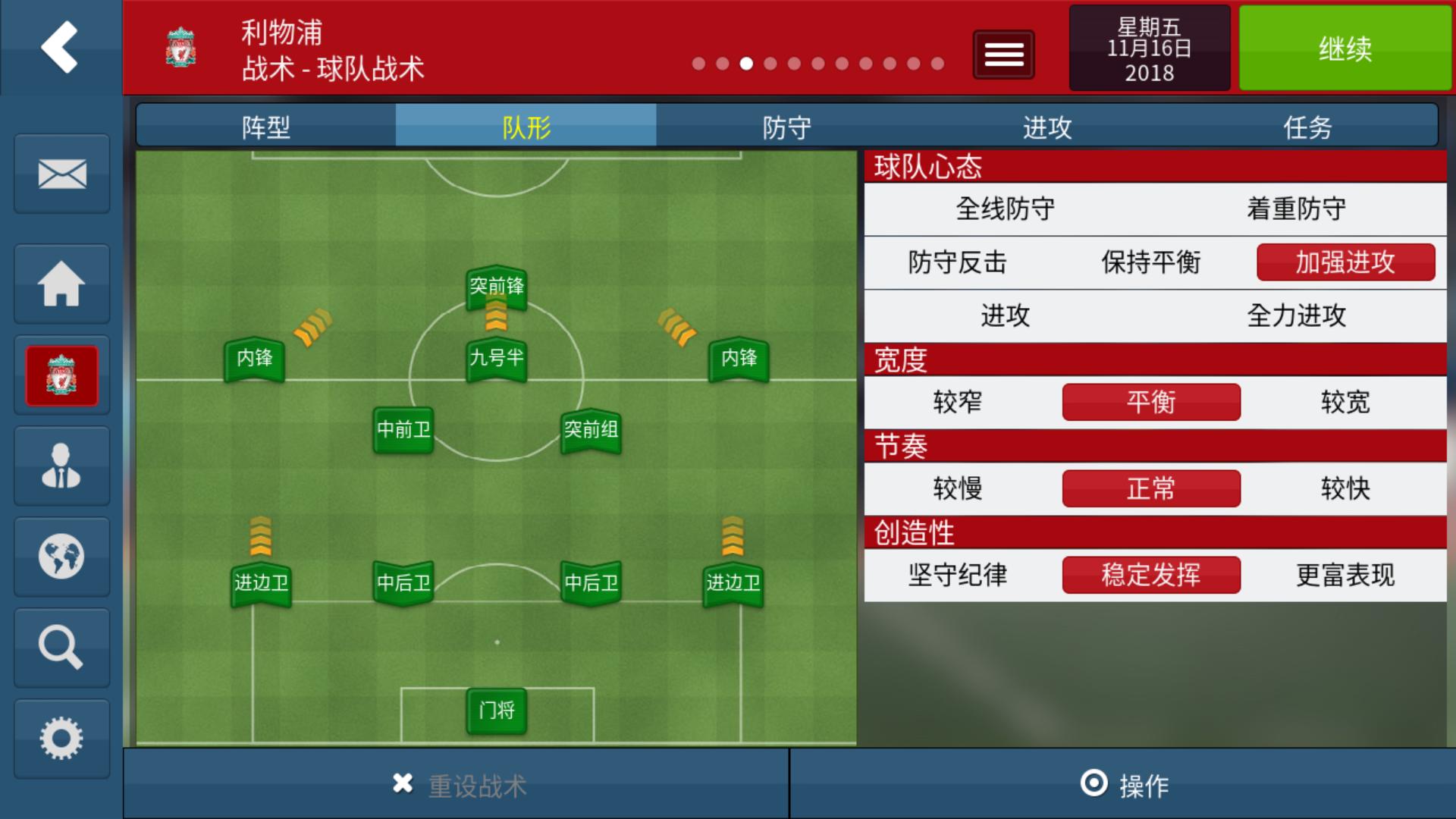
Task: Select the Liverpool club badge in sidebar
Action: [x=61, y=375]
